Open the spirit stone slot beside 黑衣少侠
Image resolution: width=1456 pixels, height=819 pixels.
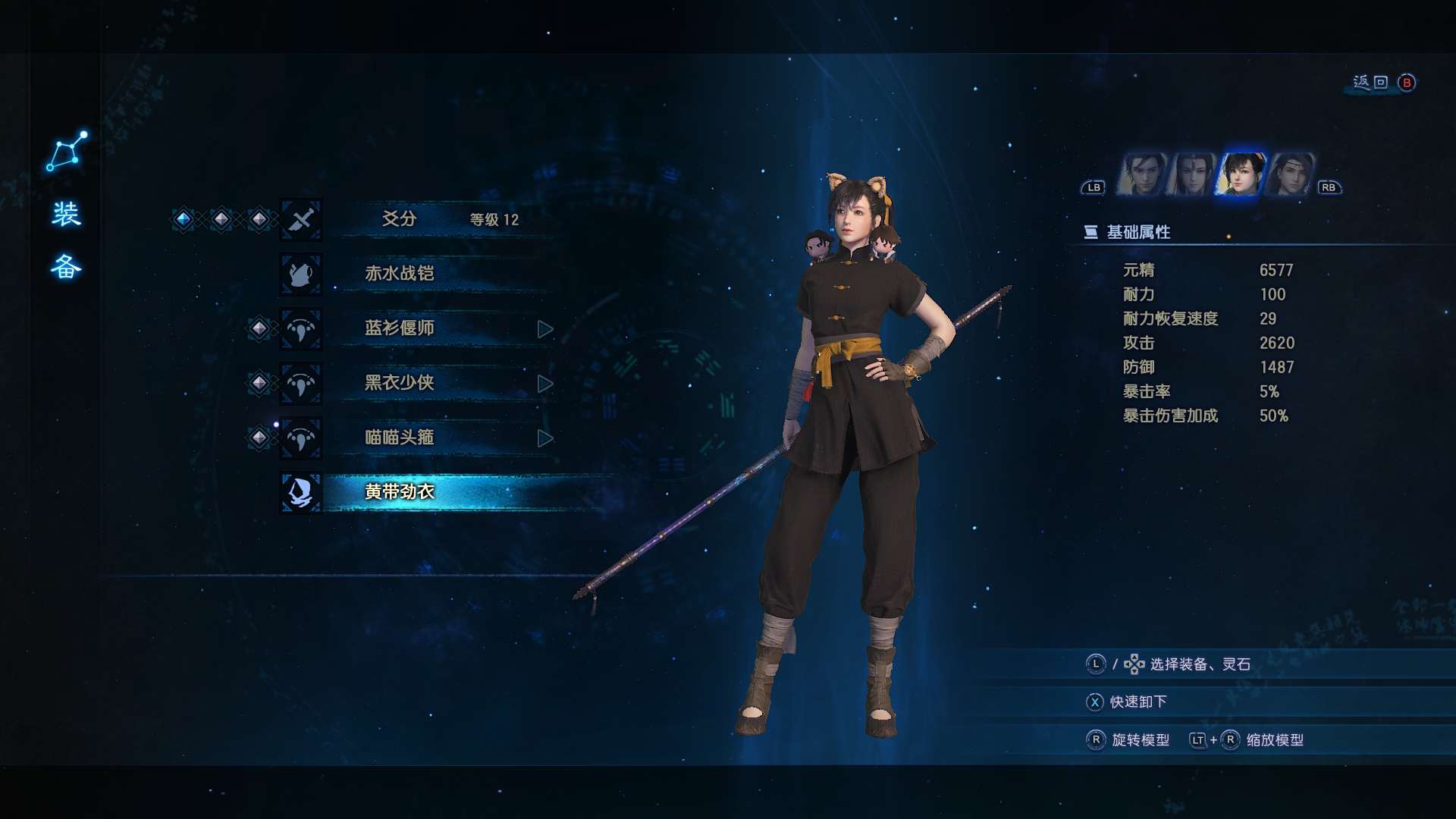[259, 383]
